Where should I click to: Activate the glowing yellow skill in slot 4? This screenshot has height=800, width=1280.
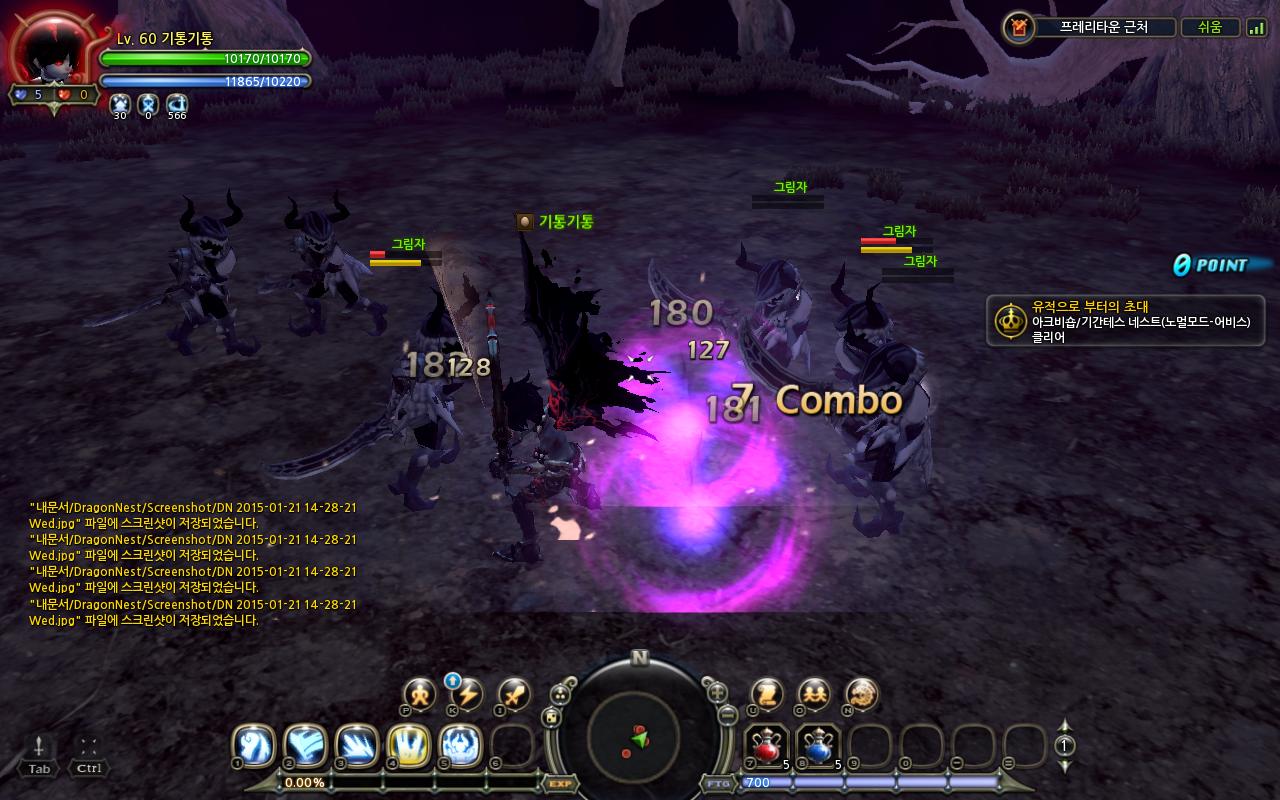(409, 745)
